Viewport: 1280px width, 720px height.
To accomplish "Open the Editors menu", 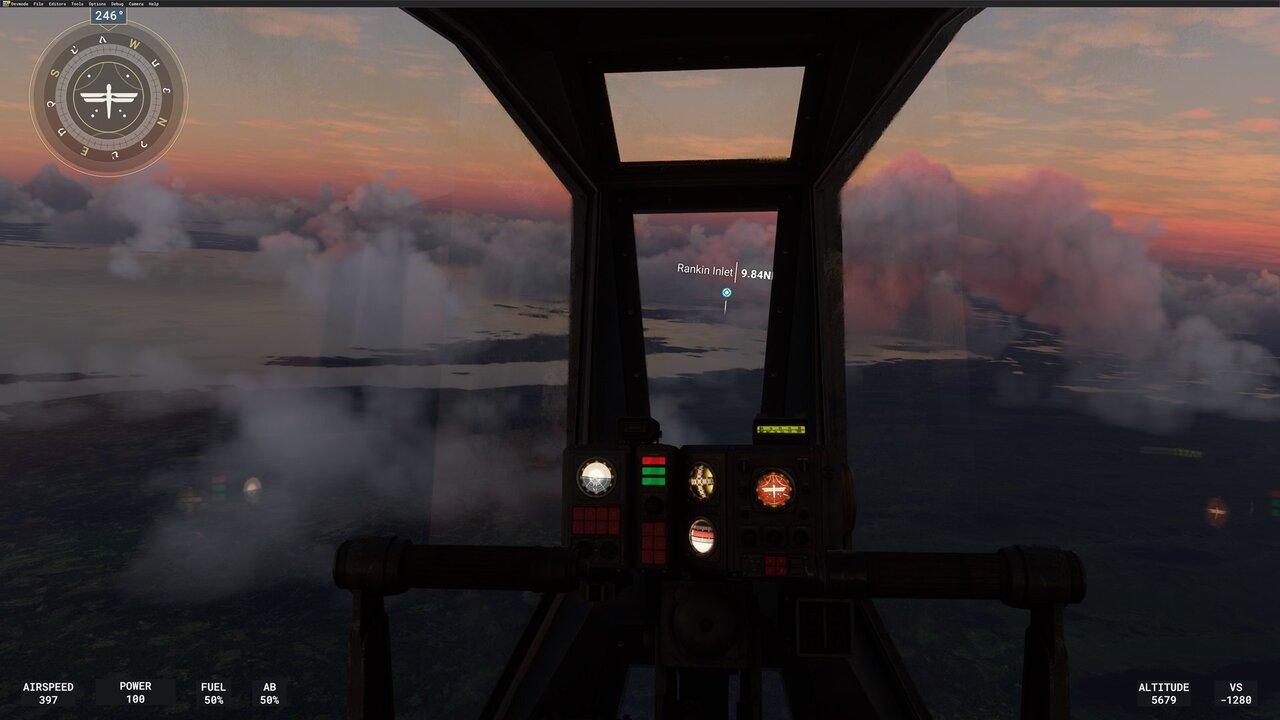I will coord(57,3).
